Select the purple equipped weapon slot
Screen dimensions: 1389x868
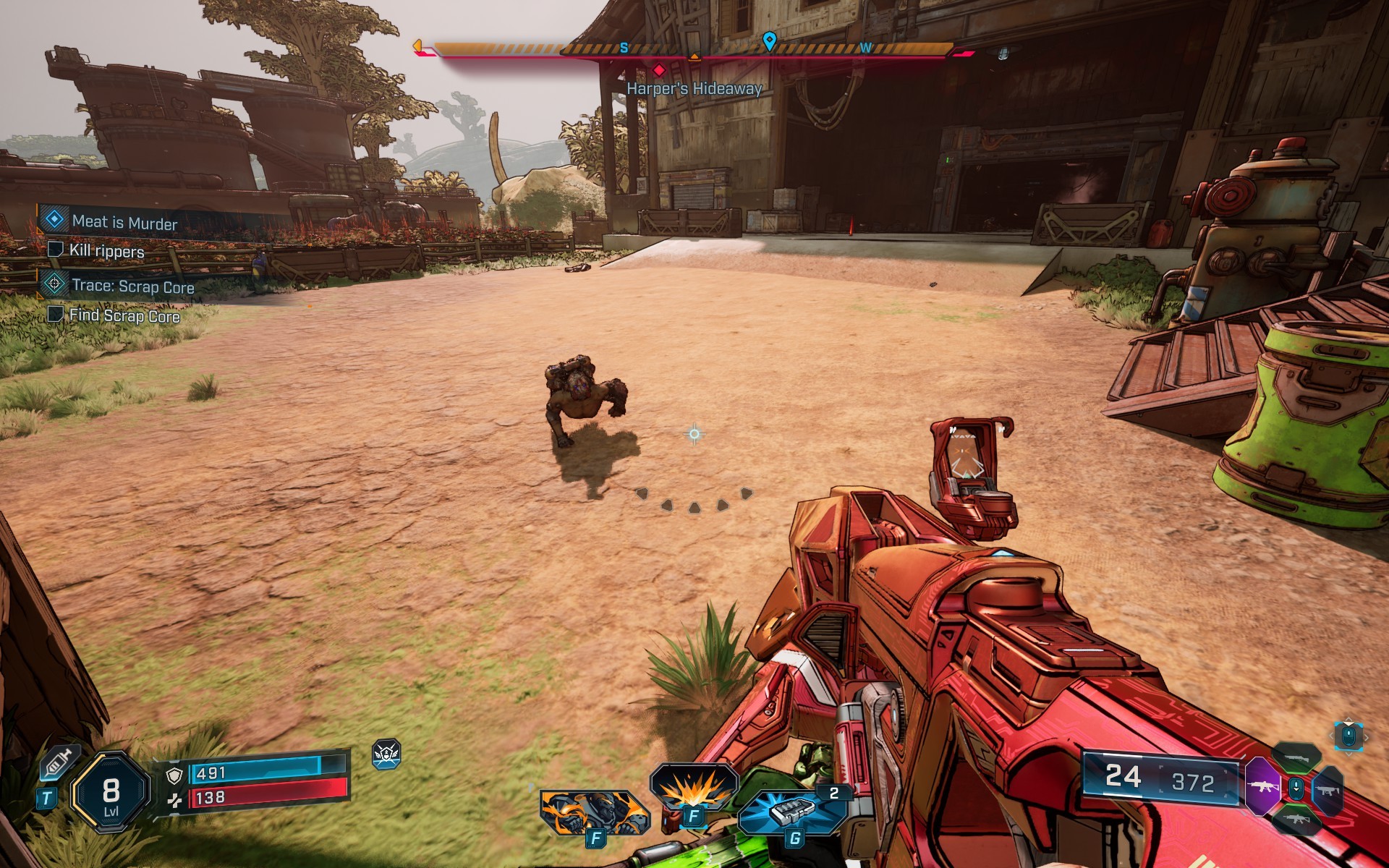point(1262,786)
